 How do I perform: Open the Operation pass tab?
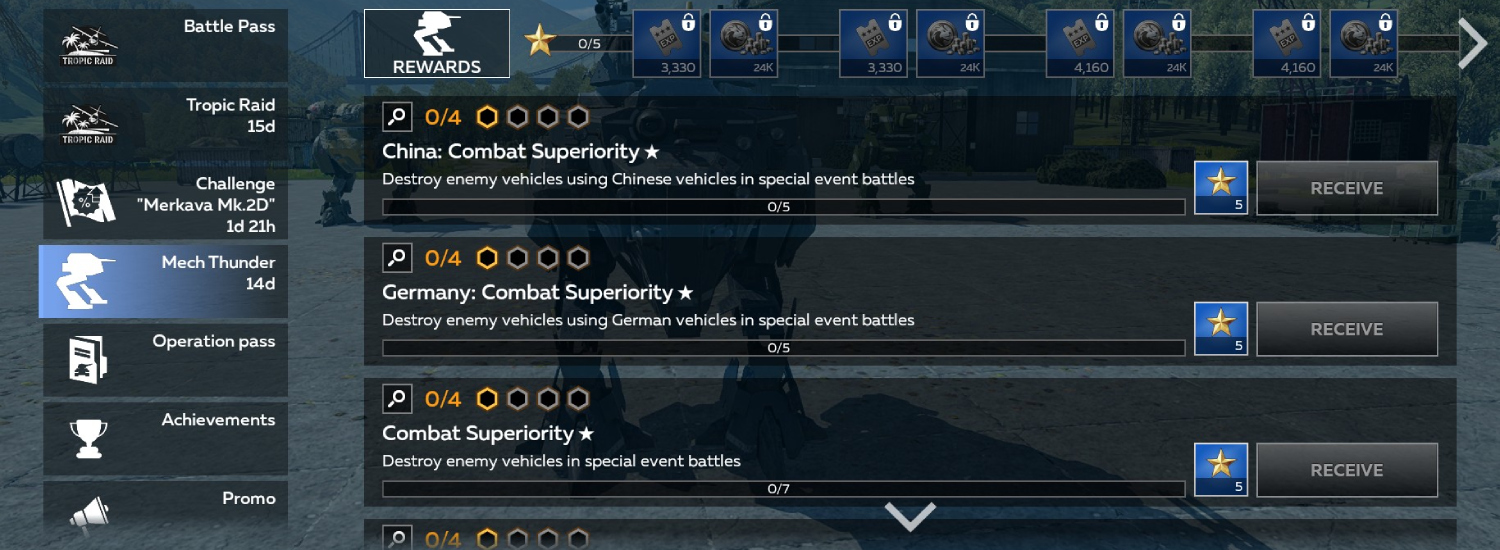[x=165, y=359]
